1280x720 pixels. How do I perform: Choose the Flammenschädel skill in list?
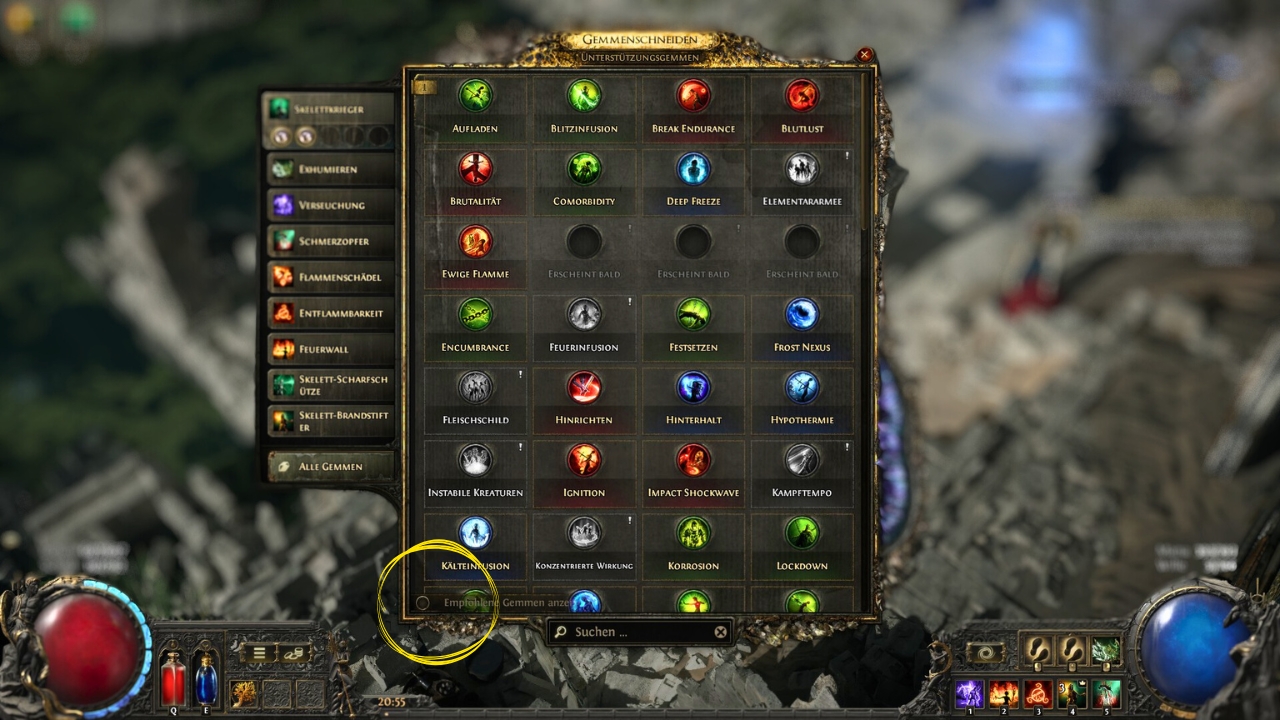point(328,277)
